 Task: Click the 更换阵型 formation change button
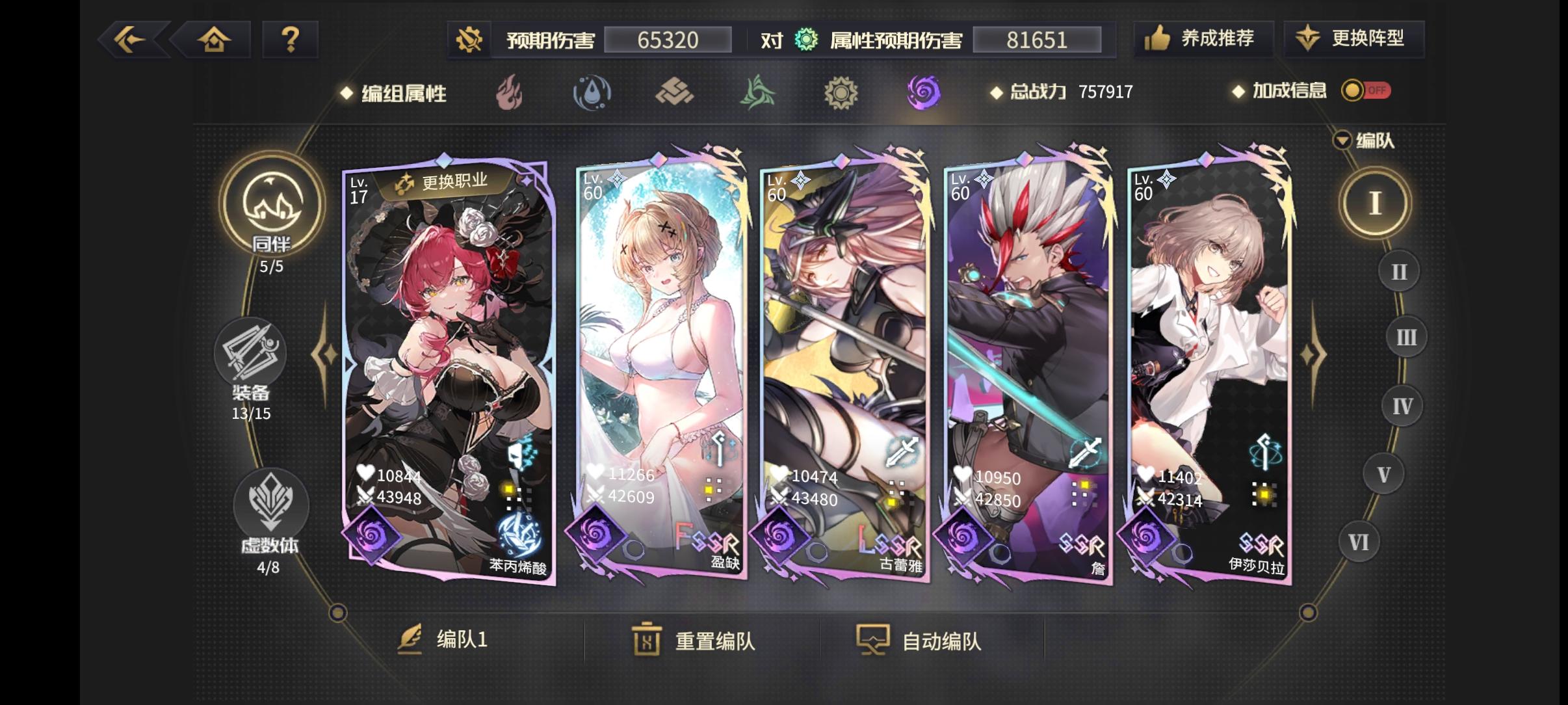[1353, 39]
